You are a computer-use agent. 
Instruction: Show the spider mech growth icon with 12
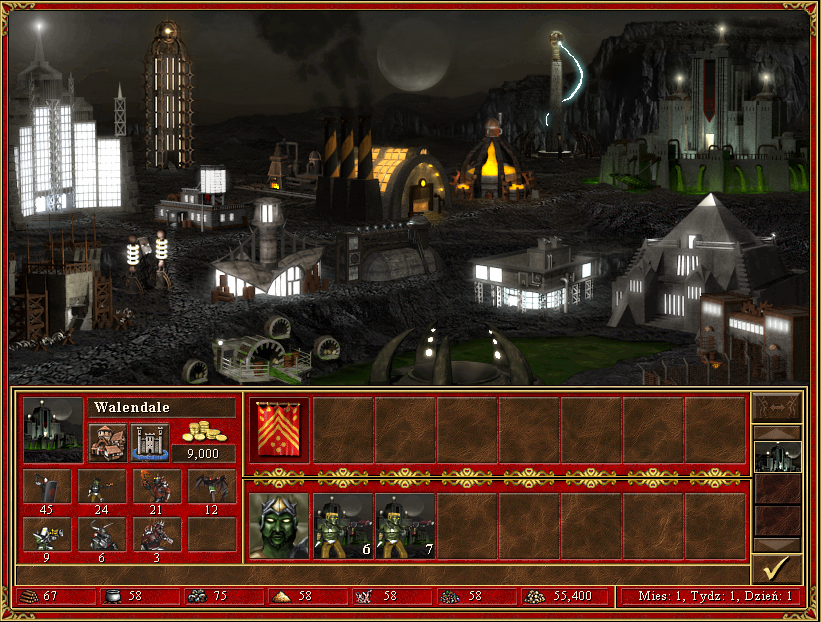212,487
